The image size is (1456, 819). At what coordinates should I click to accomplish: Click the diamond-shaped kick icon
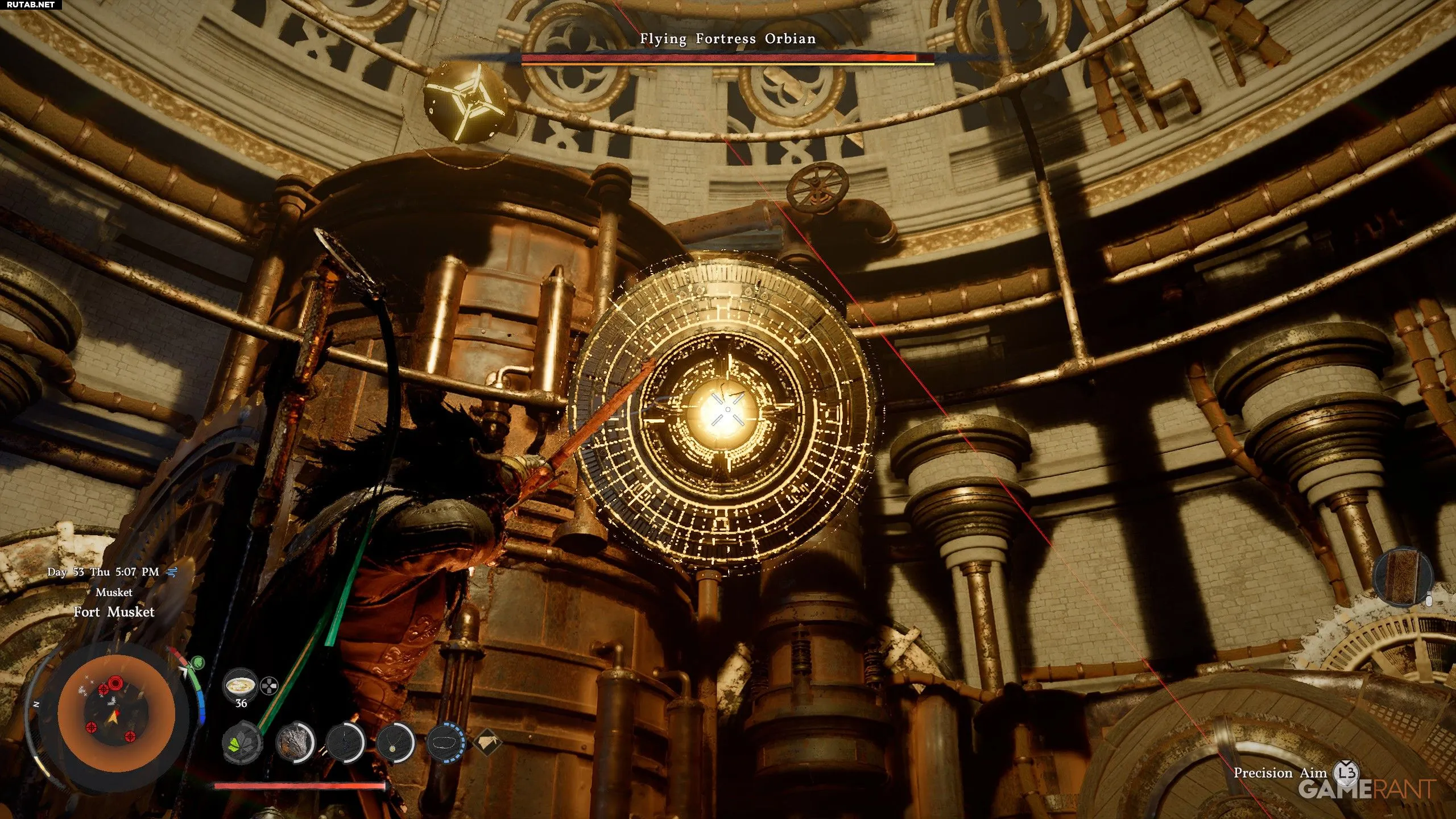pos(487,742)
